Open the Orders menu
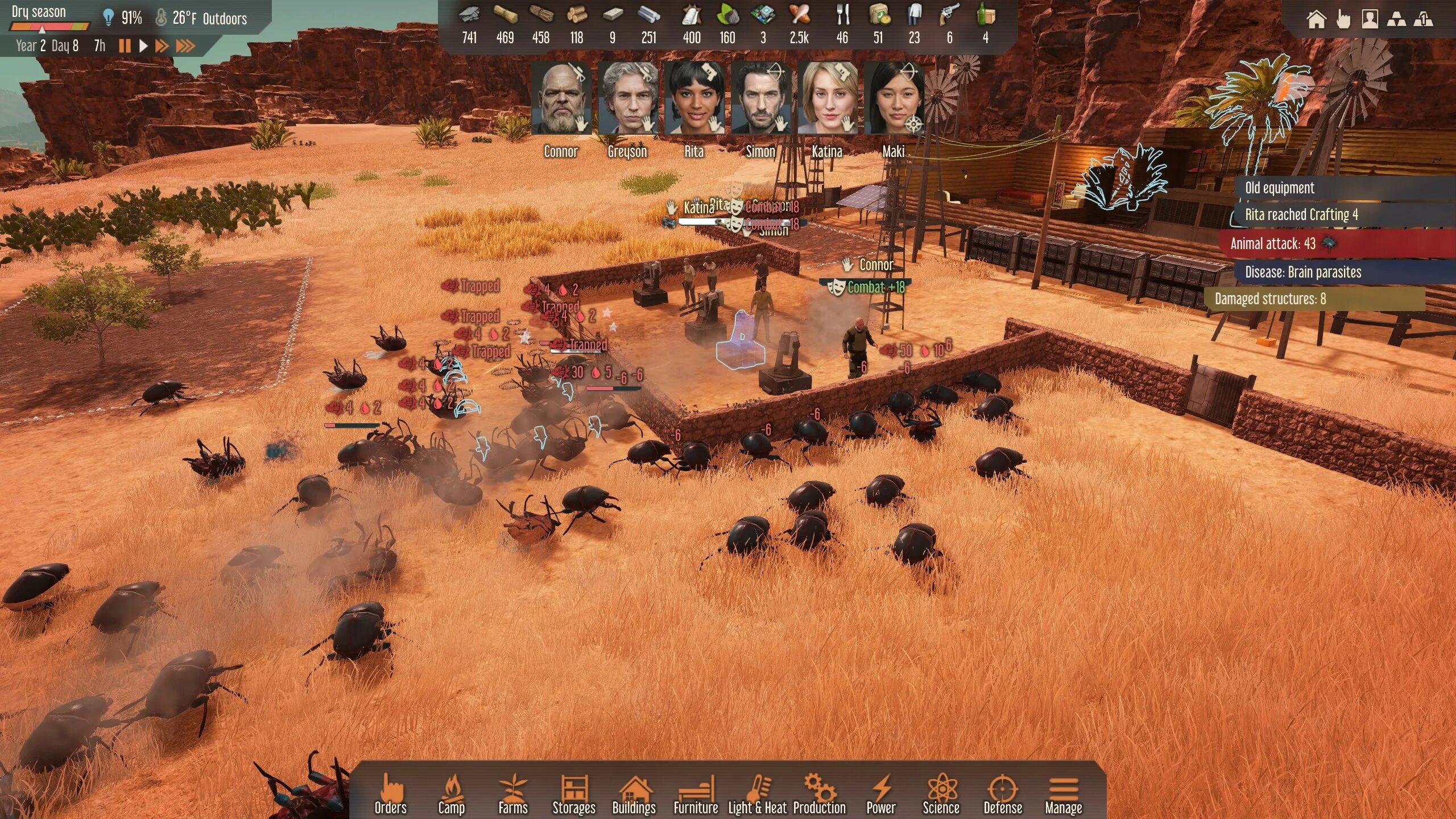Image resolution: width=1456 pixels, height=819 pixels. [391, 795]
